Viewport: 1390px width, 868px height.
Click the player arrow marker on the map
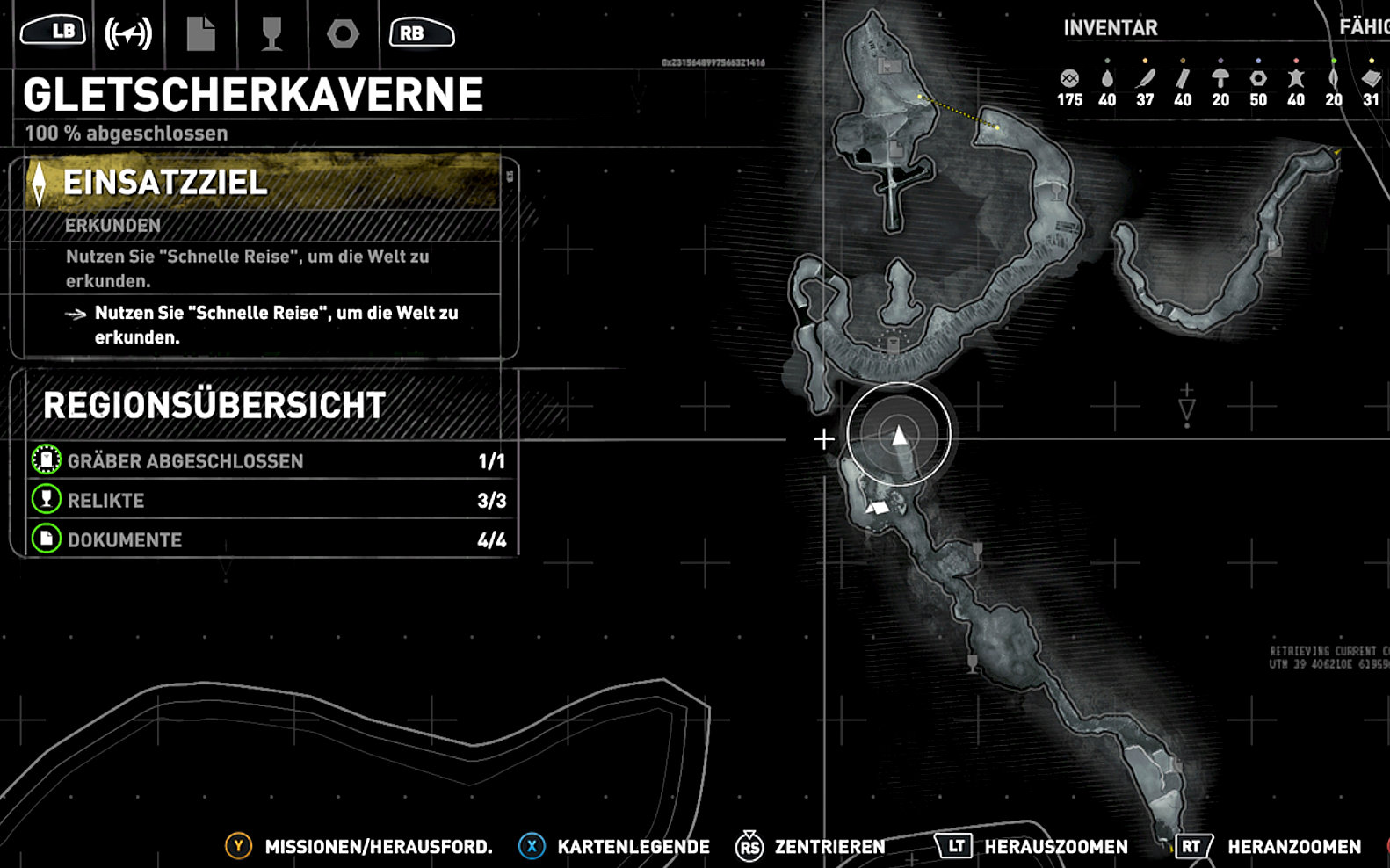(x=899, y=436)
